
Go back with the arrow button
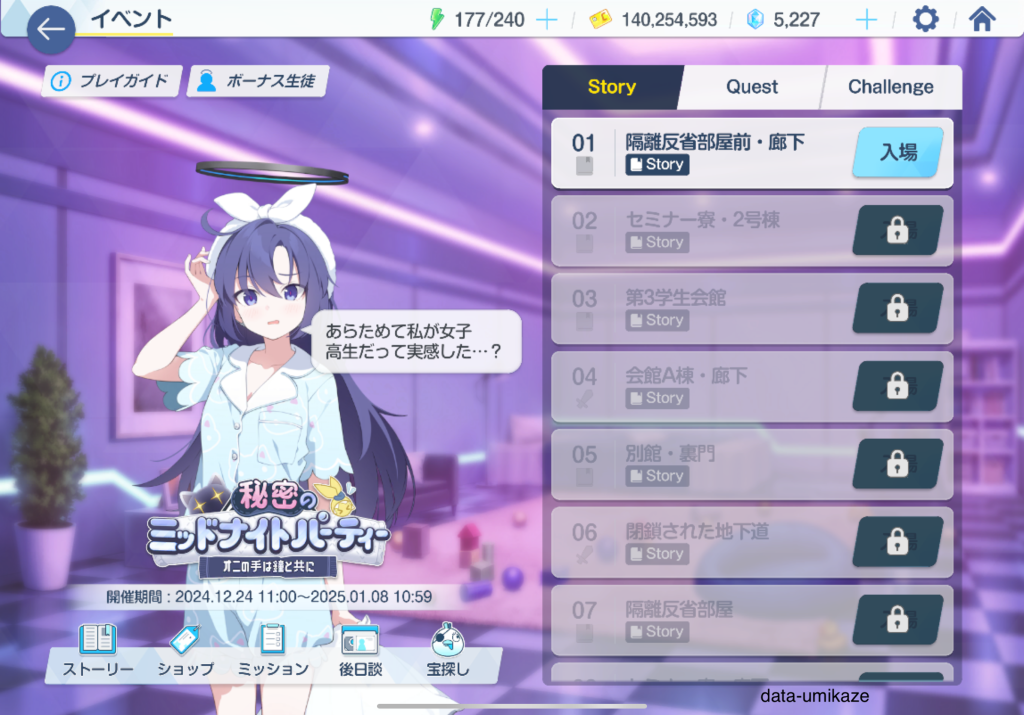[51, 29]
